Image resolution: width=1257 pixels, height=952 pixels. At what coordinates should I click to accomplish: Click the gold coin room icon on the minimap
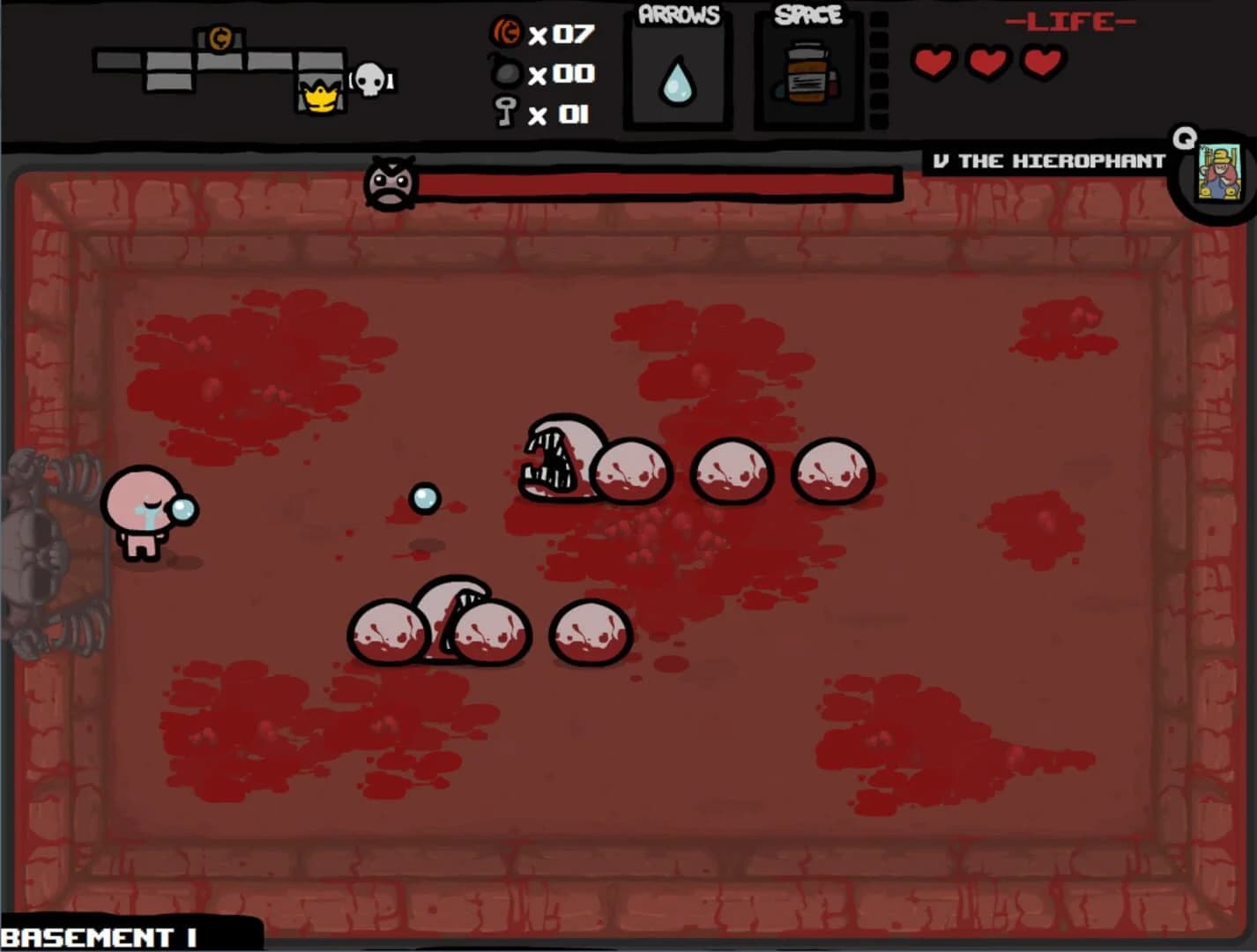click(220, 38)
